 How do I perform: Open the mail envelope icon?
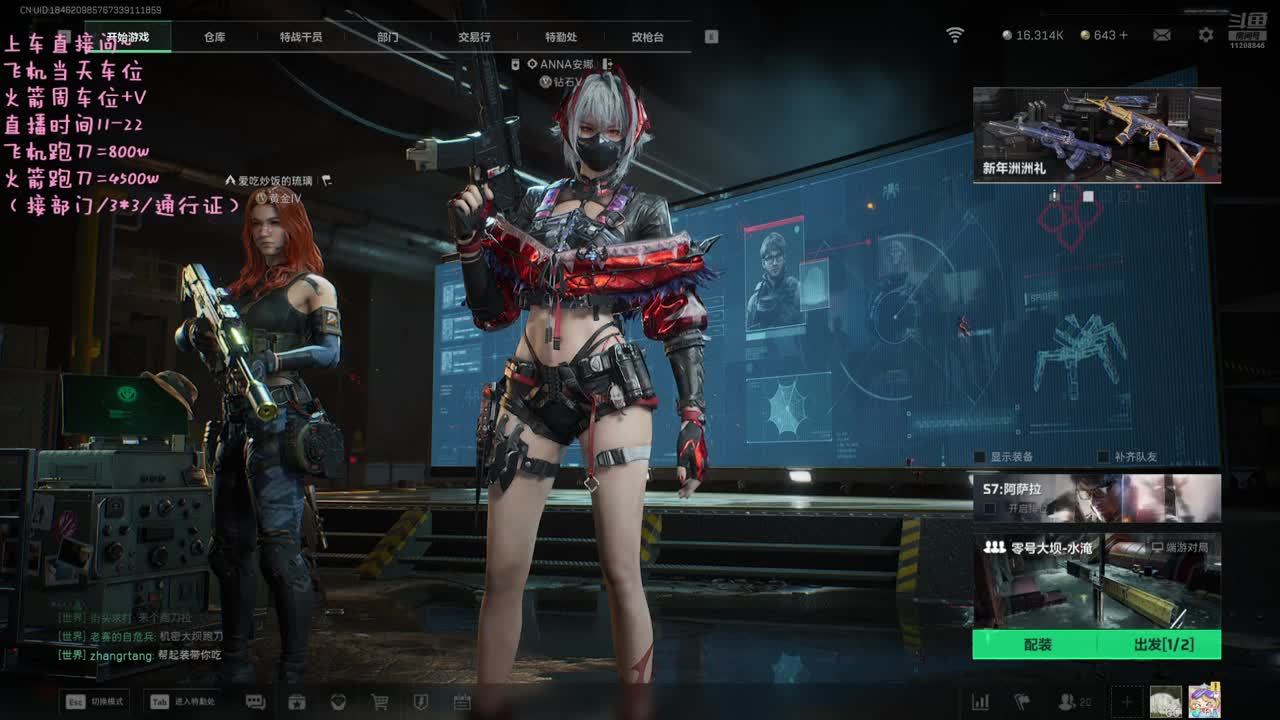[1161, 35]
